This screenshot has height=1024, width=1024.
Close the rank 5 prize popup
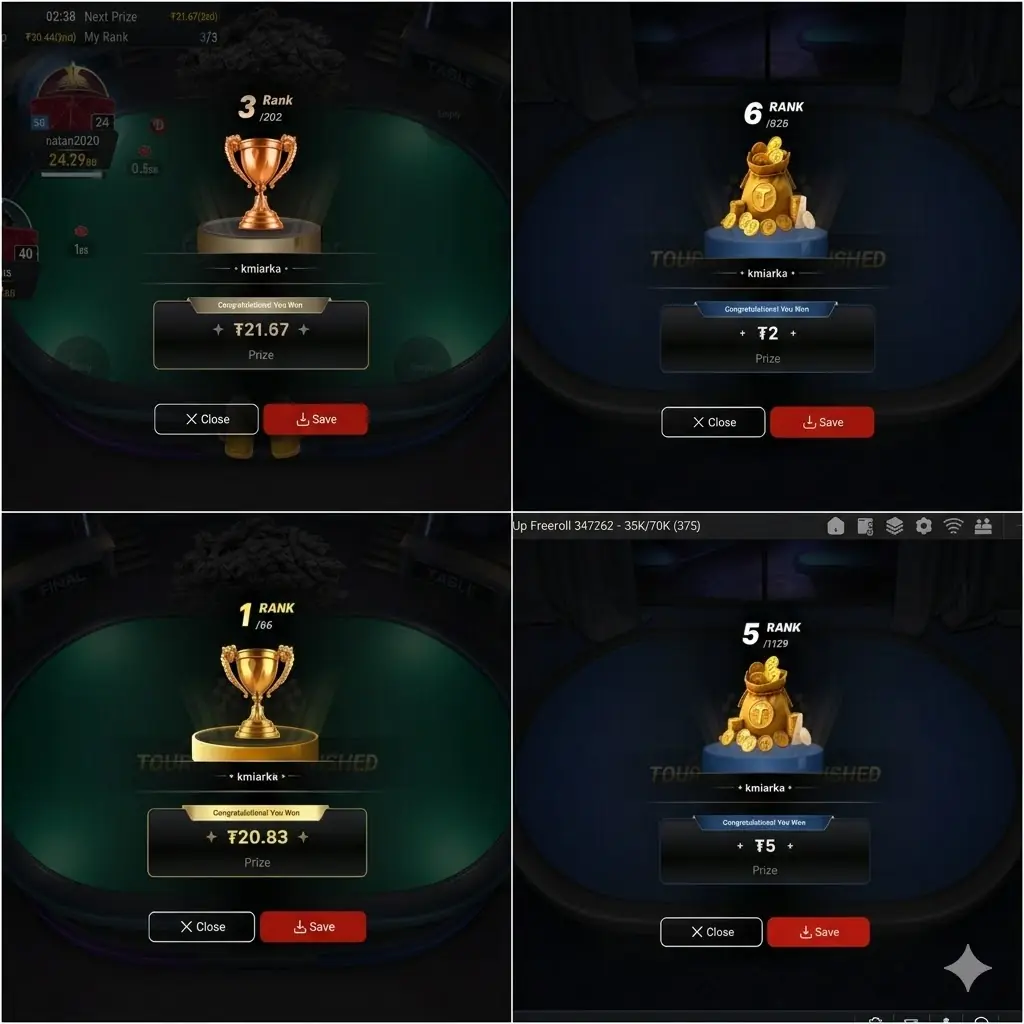(711, 932)
